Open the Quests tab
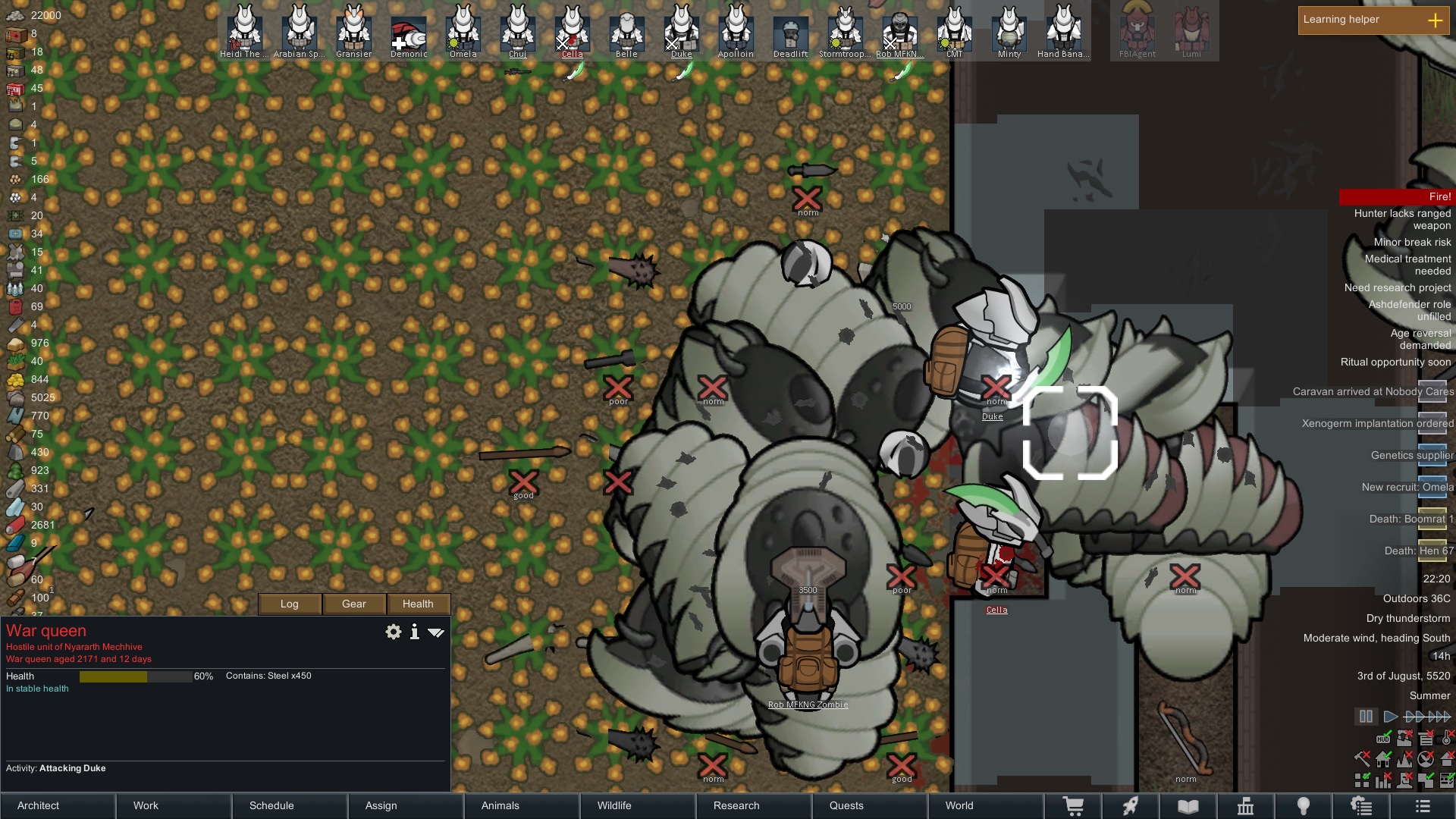The width and height of the screenshot is (1456, 819). 870,805
